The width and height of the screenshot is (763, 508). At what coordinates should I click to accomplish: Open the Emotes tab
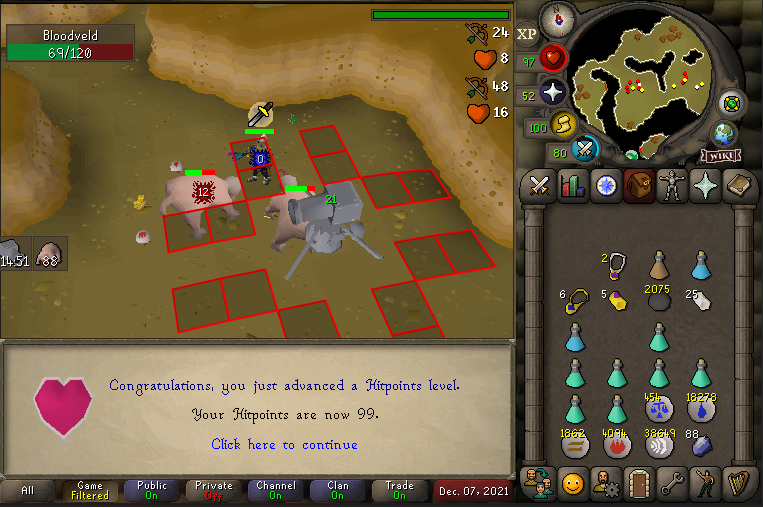(706, 484)
